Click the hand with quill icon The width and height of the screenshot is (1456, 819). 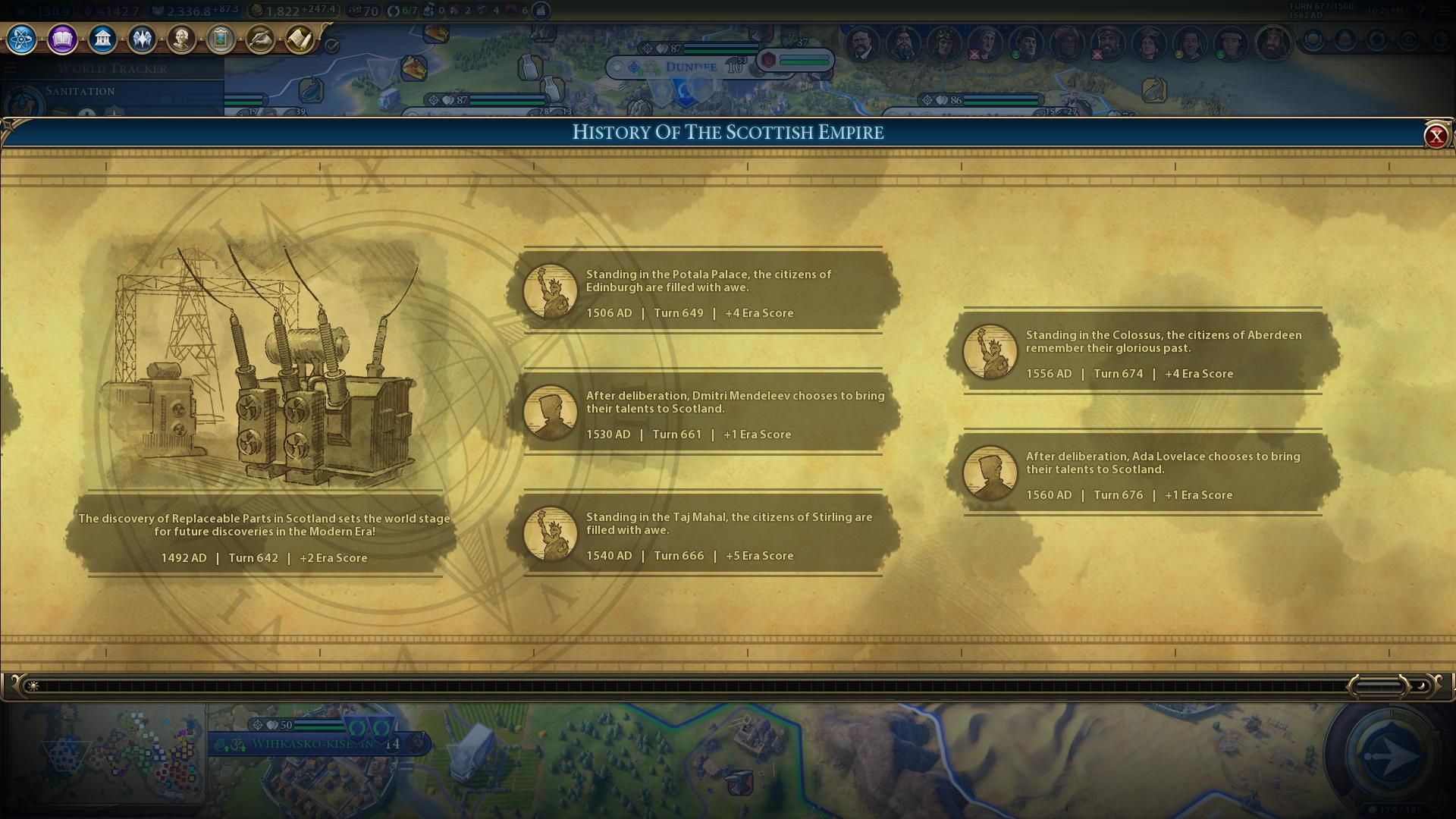click(x=260, y=39)
